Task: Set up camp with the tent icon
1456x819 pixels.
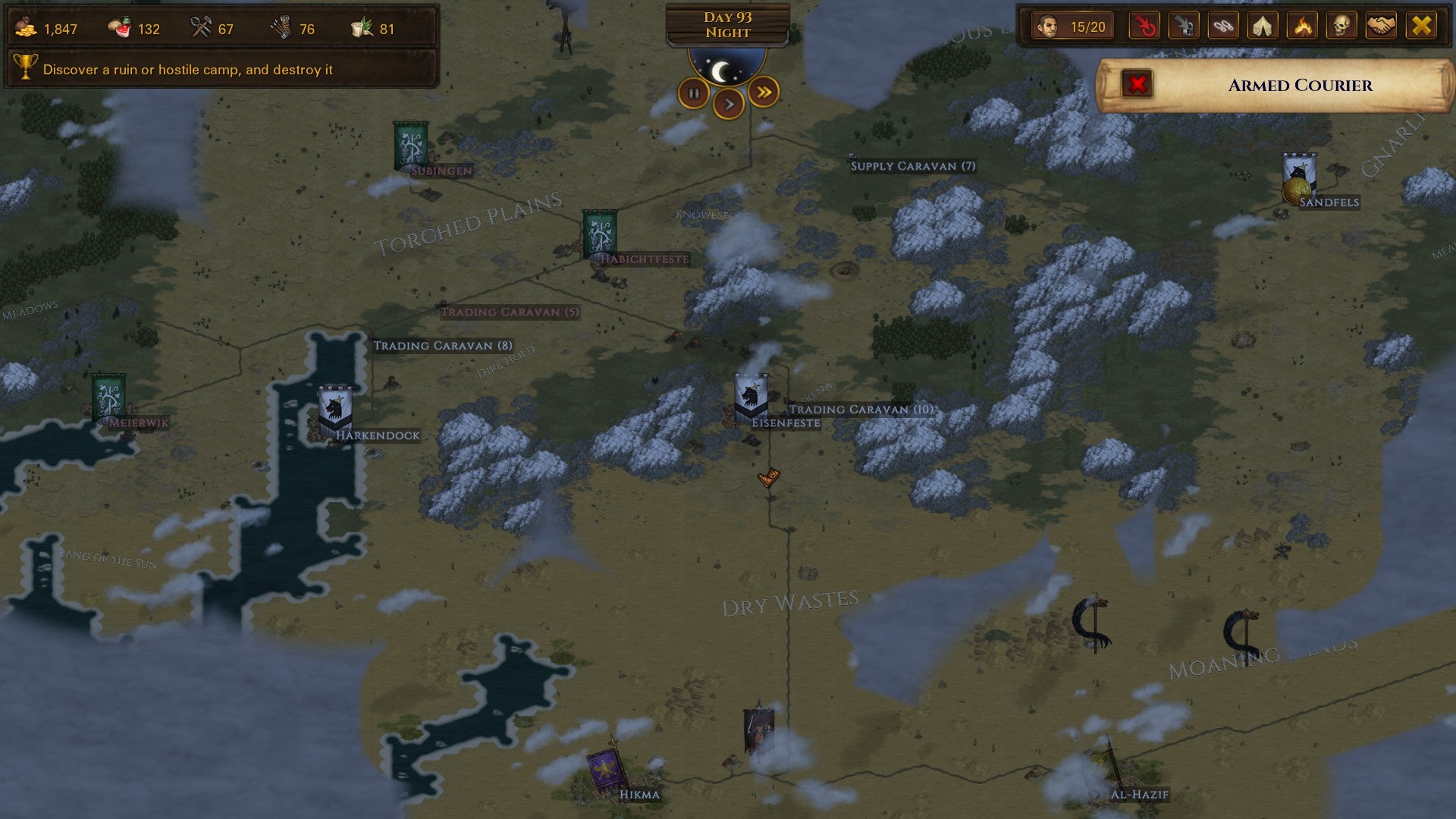Action: 1266,27
